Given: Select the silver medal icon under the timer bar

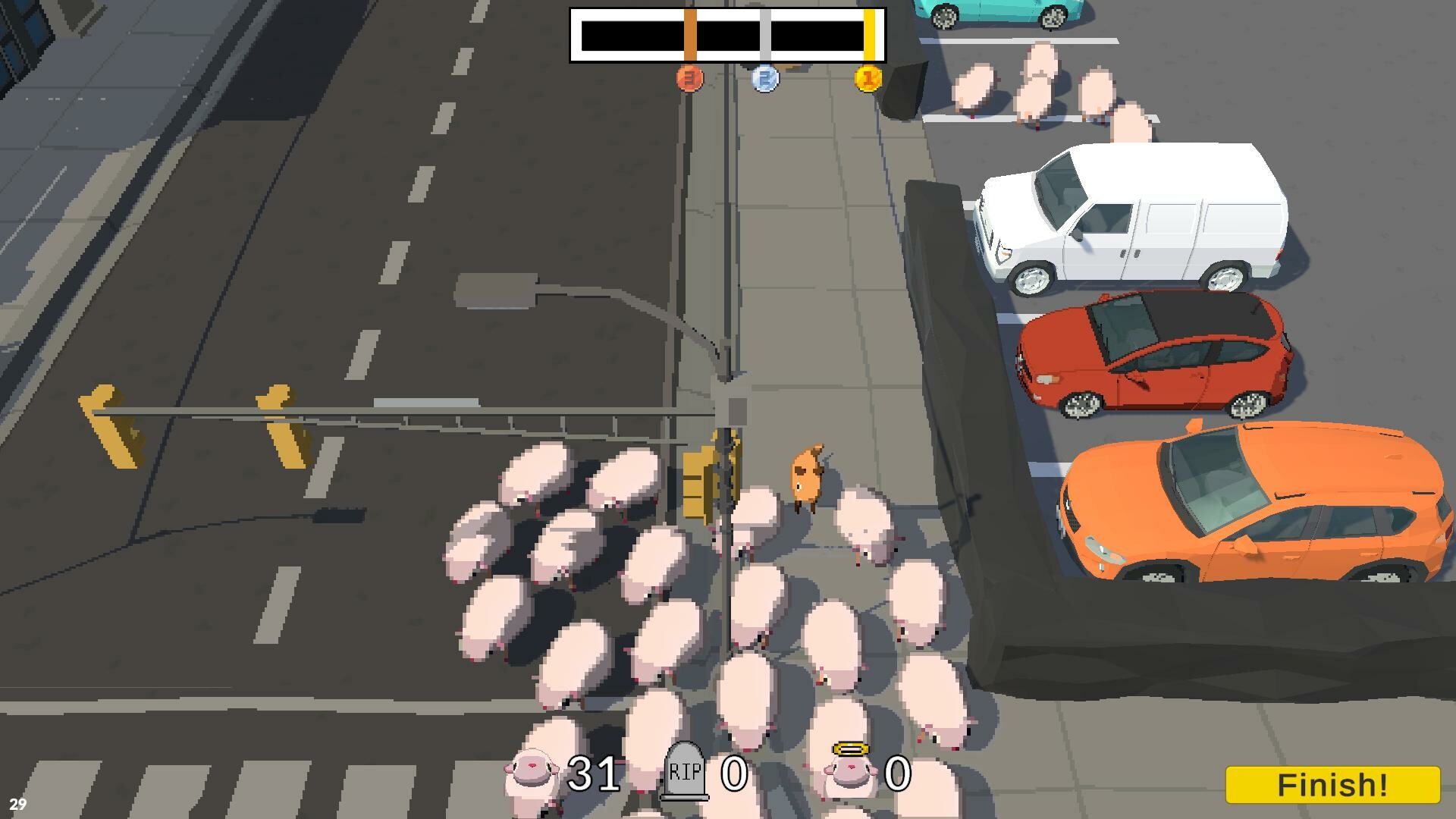Looking at the screenshot, I should 764,80.
